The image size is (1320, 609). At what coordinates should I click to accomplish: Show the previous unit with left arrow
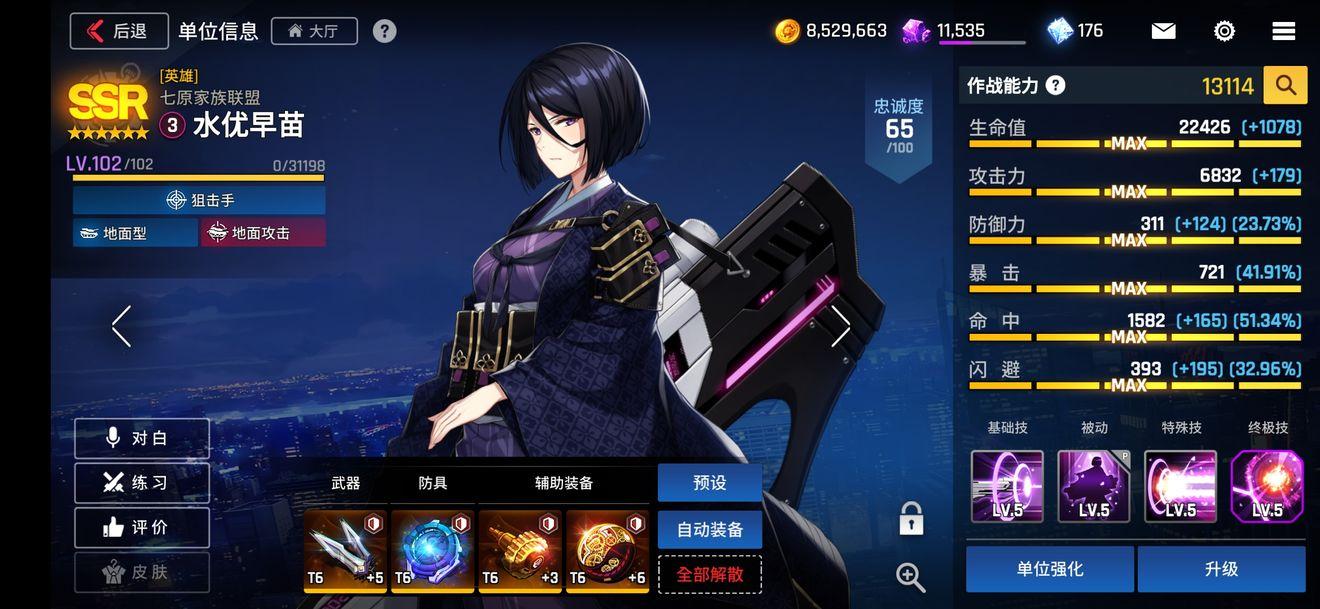[x=122, y=326]
